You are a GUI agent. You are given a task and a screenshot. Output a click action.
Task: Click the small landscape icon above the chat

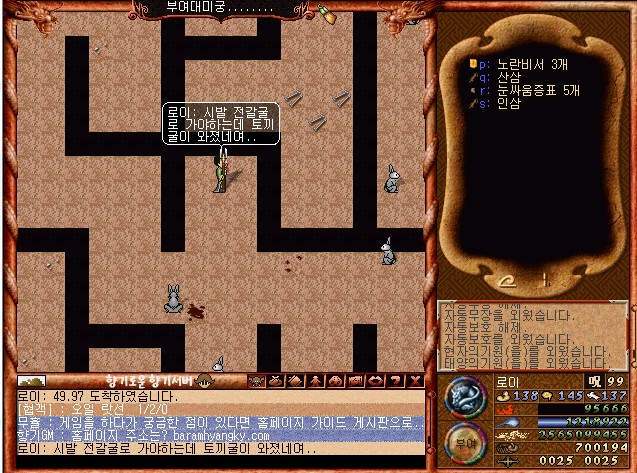pos(32,381)
